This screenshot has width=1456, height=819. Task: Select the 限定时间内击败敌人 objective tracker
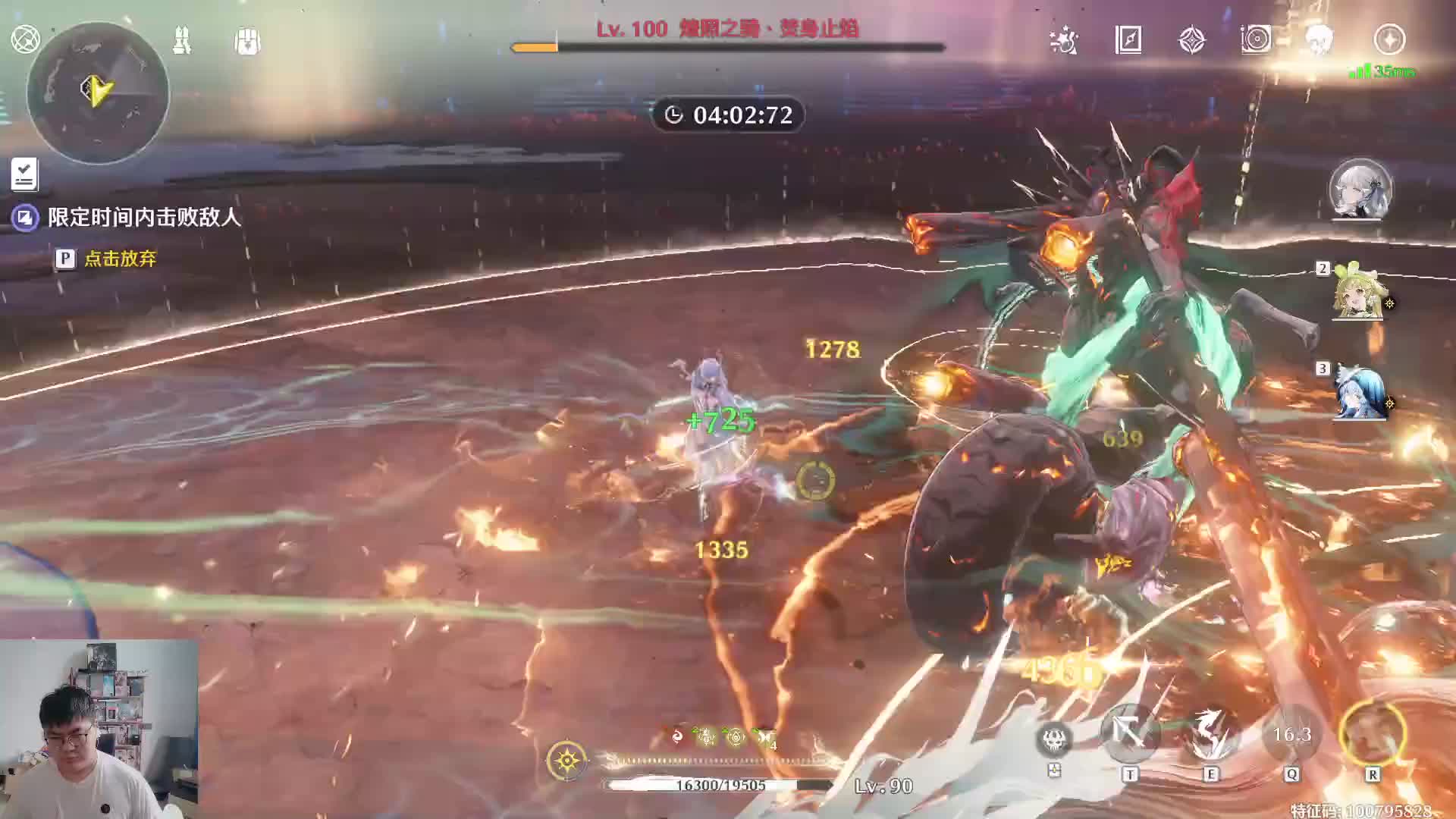pyautogui.click(x=144, y=218)
